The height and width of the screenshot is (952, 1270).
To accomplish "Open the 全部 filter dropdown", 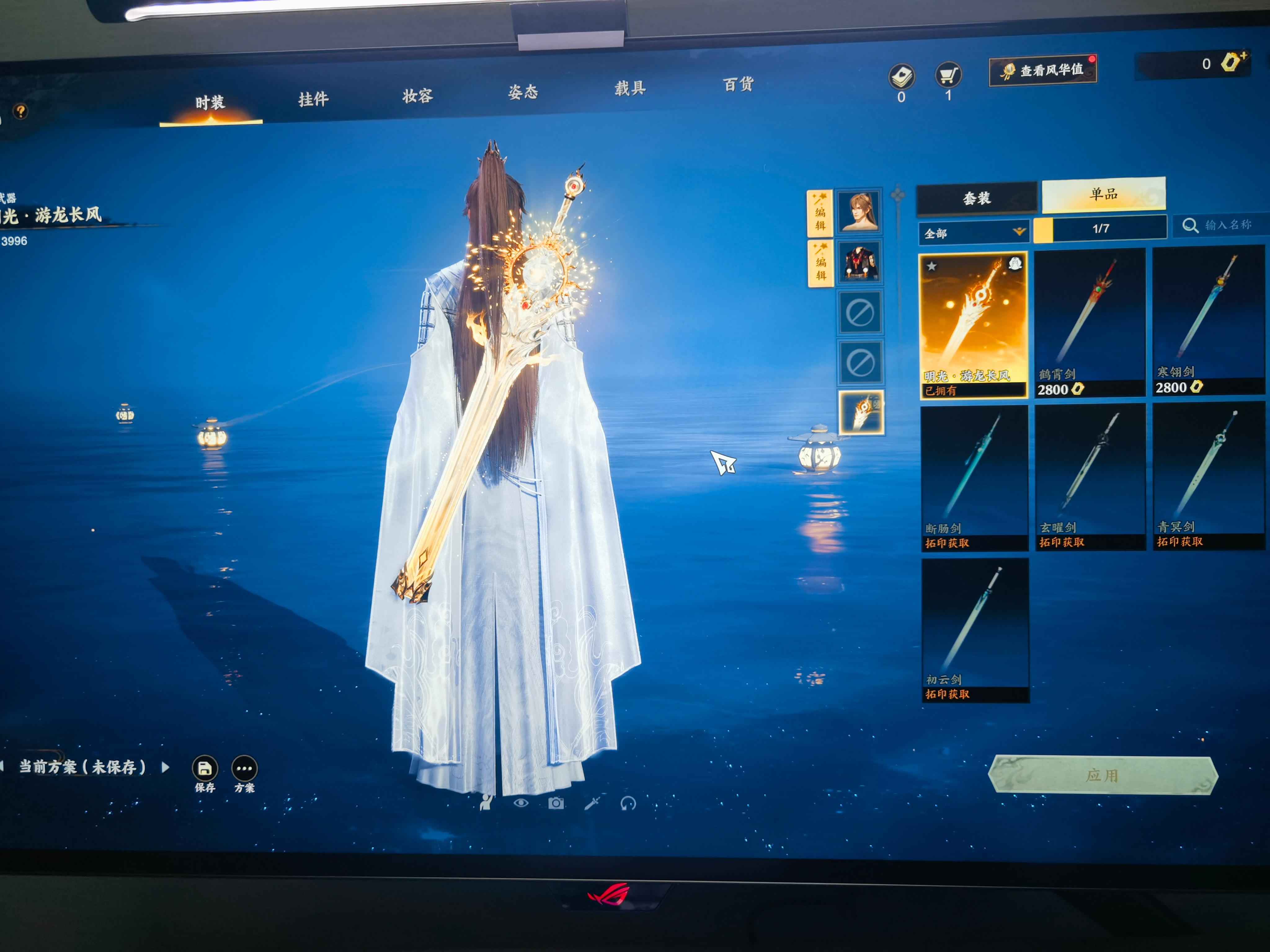I will click(x=974, y=233).
